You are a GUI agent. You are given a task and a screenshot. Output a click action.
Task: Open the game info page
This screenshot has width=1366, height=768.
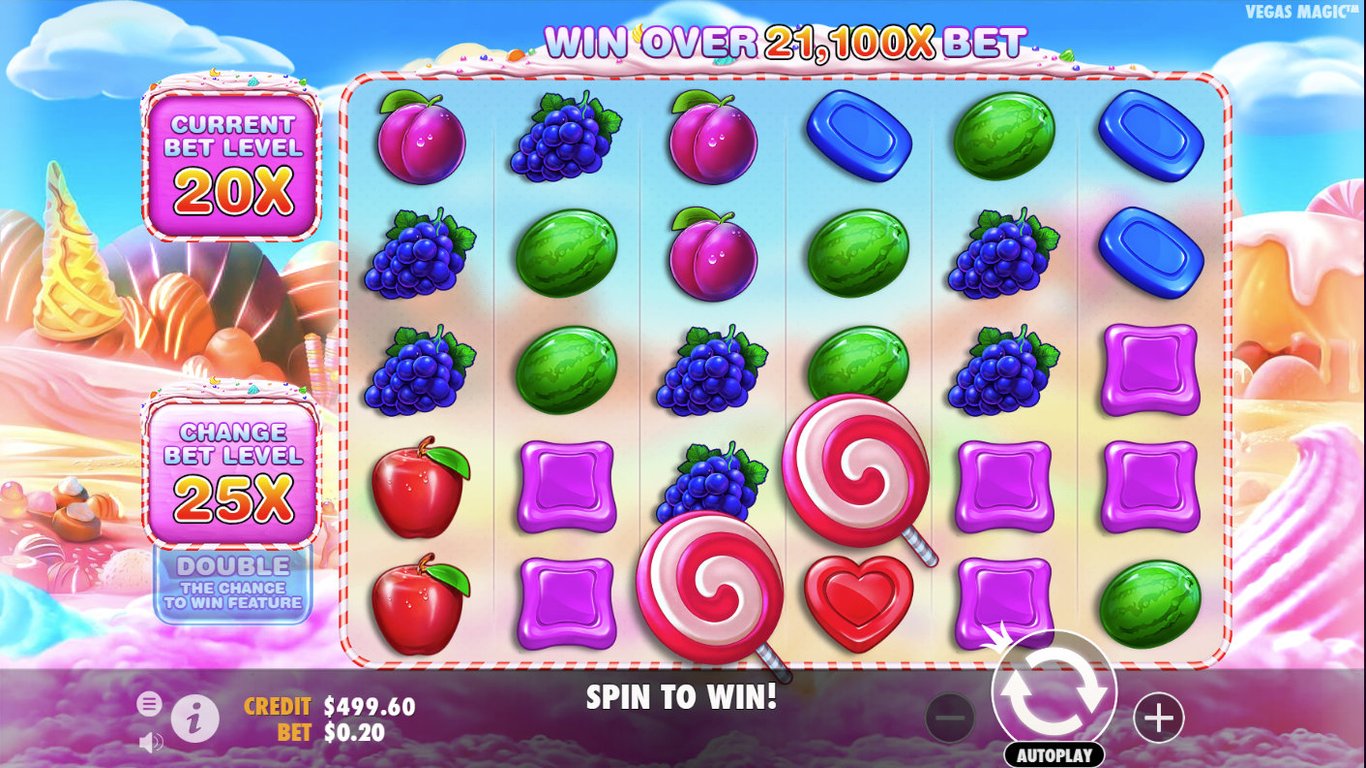[195, 716]
